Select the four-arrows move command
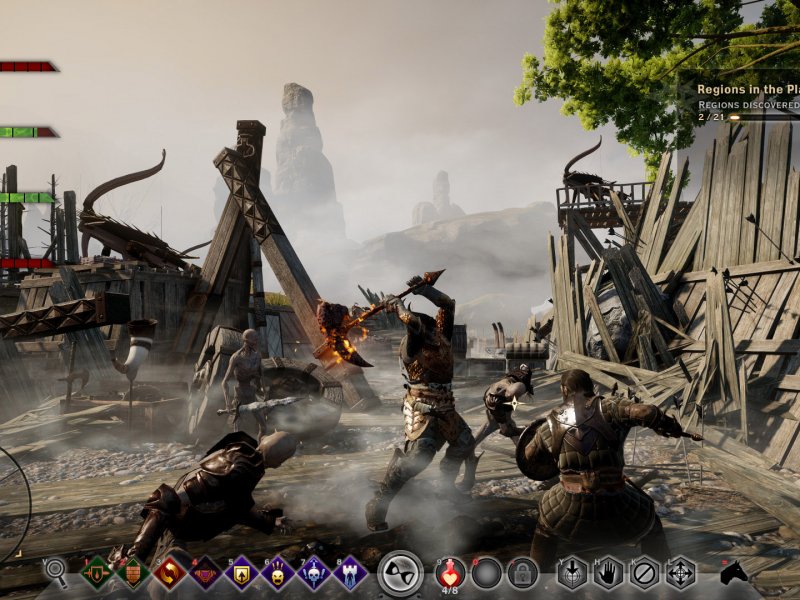 point(680,573)
